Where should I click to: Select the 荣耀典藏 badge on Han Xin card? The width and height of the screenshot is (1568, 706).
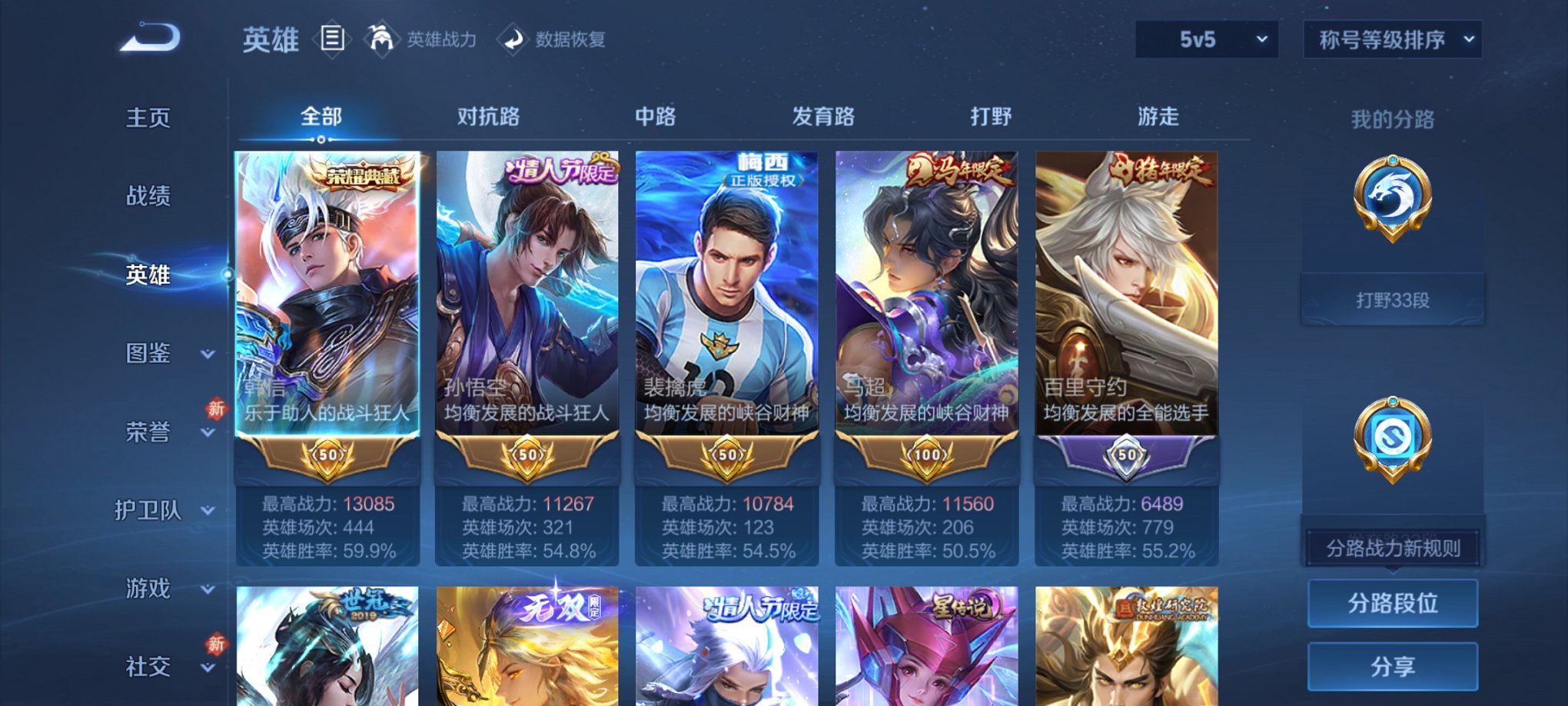click(x=363, y=175)
